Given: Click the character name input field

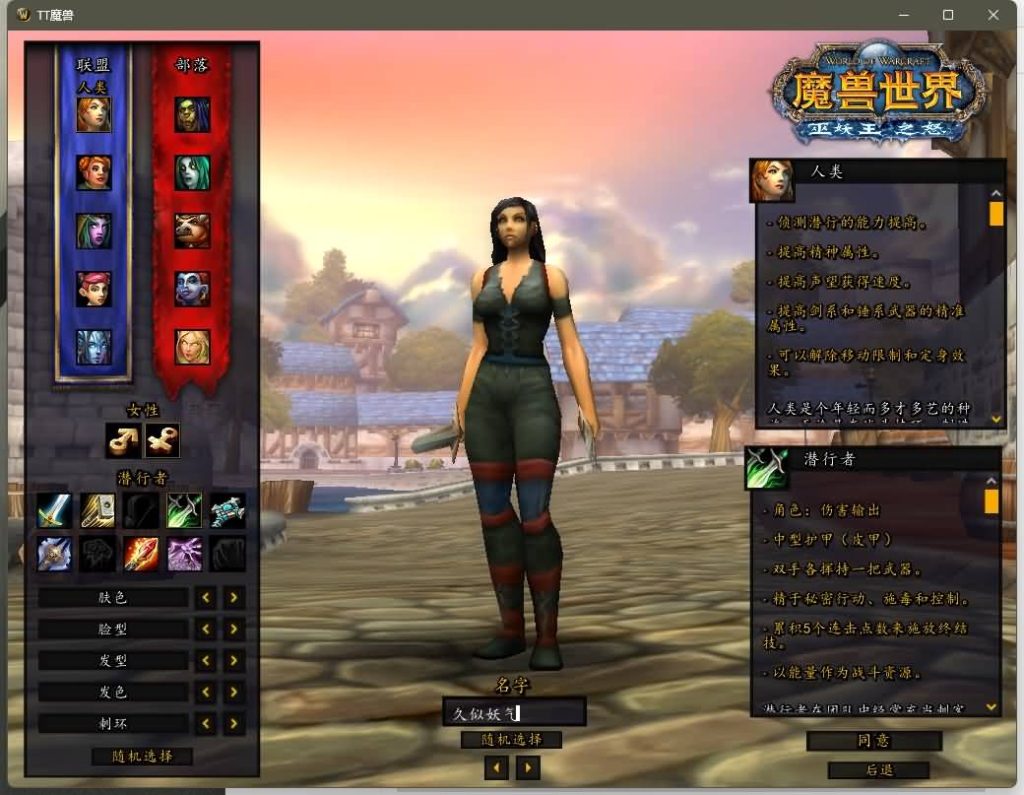Looking at the screenshot, I should (x=514, y=713).
